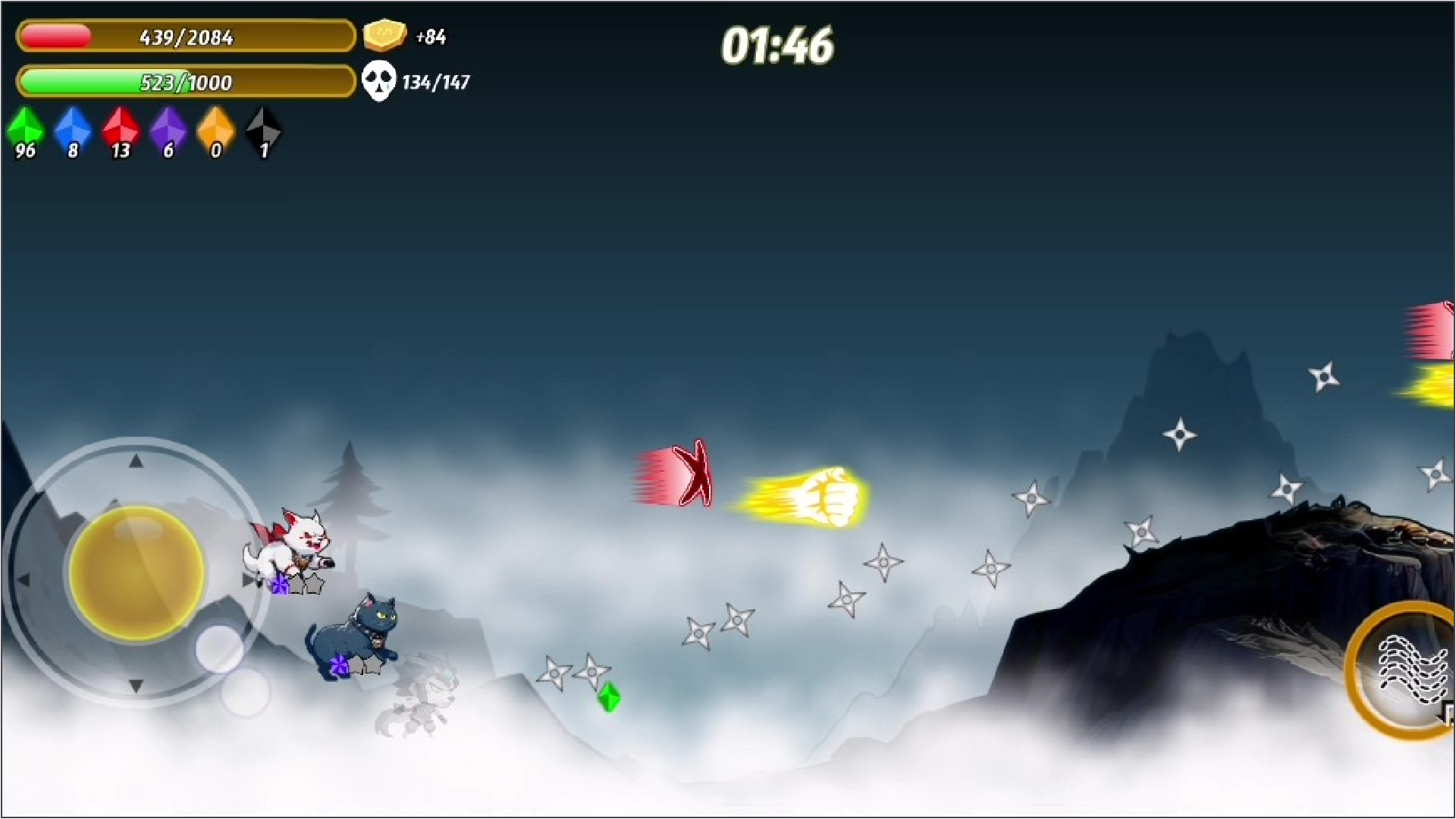Tap the timer showing 01:46
Image resolution: width=1456 pixels, height=819 pixels.
click(x=776, y=45)
